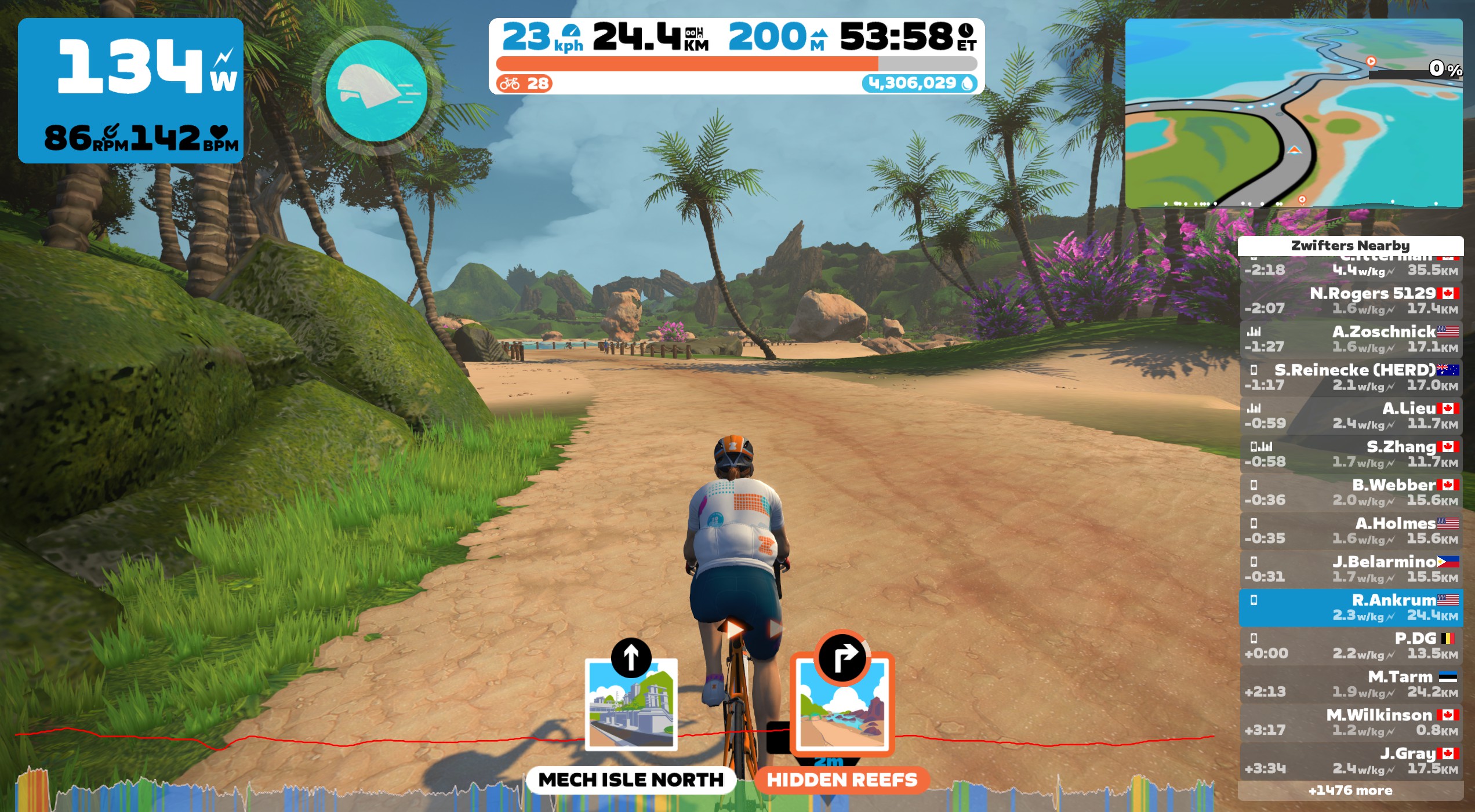This screenshot has width=1475, height=812.
Task: Select rider P.DG in nearby list
Action: coord(1350,646)
